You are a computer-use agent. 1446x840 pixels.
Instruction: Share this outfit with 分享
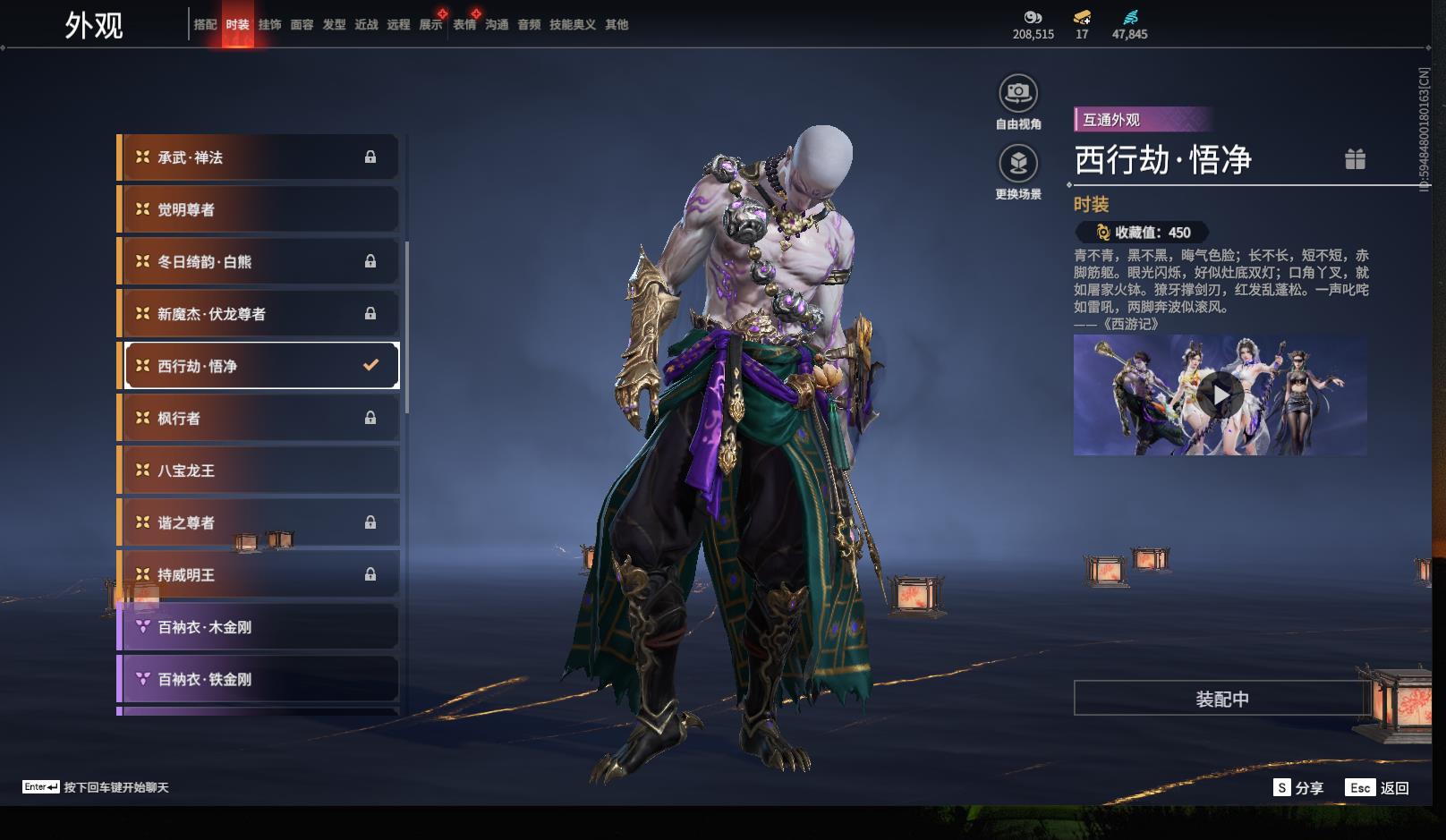coord(1298,788)
